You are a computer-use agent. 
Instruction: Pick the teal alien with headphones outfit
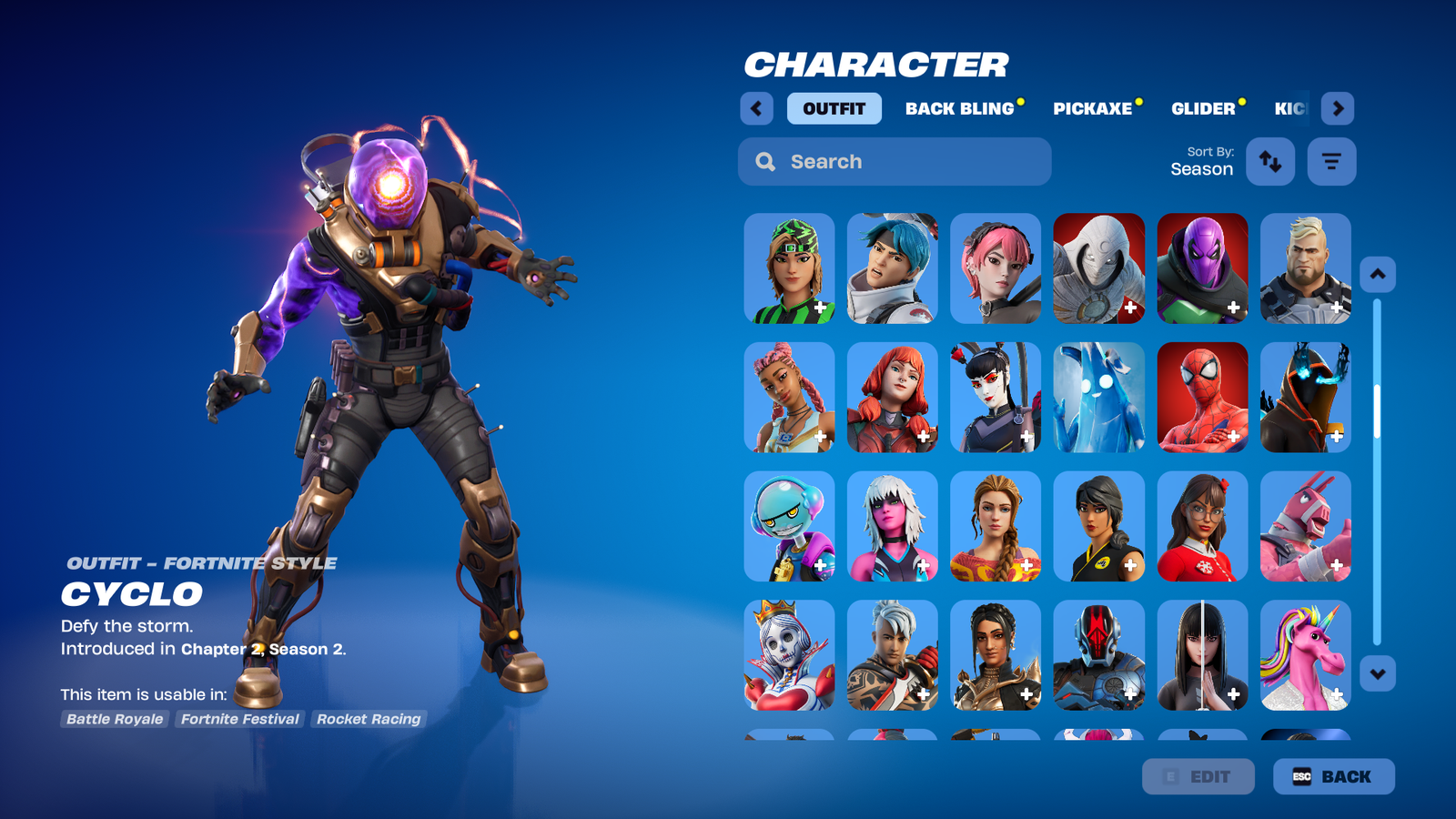[789, 526]
